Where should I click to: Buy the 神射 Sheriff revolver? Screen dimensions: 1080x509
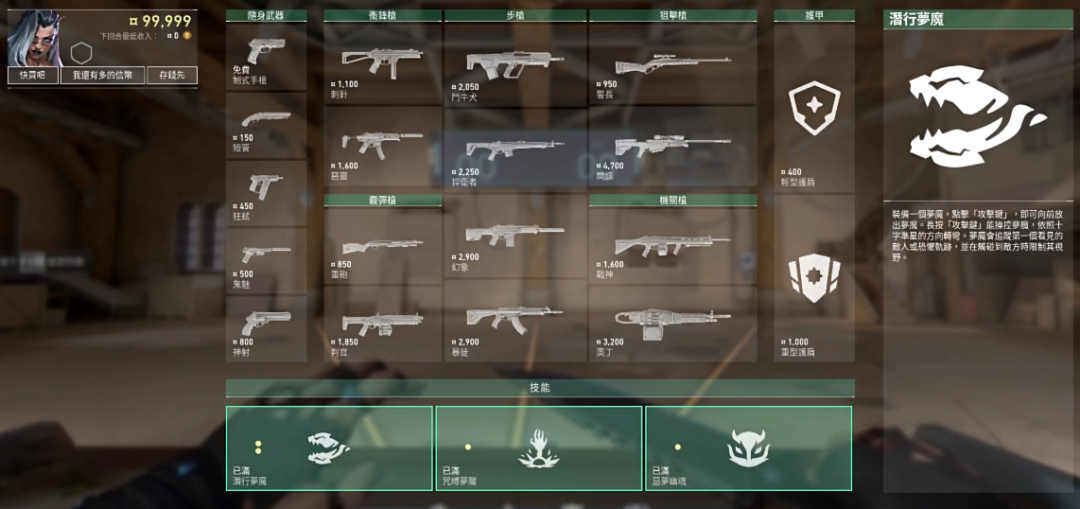(x=266, y=328)
